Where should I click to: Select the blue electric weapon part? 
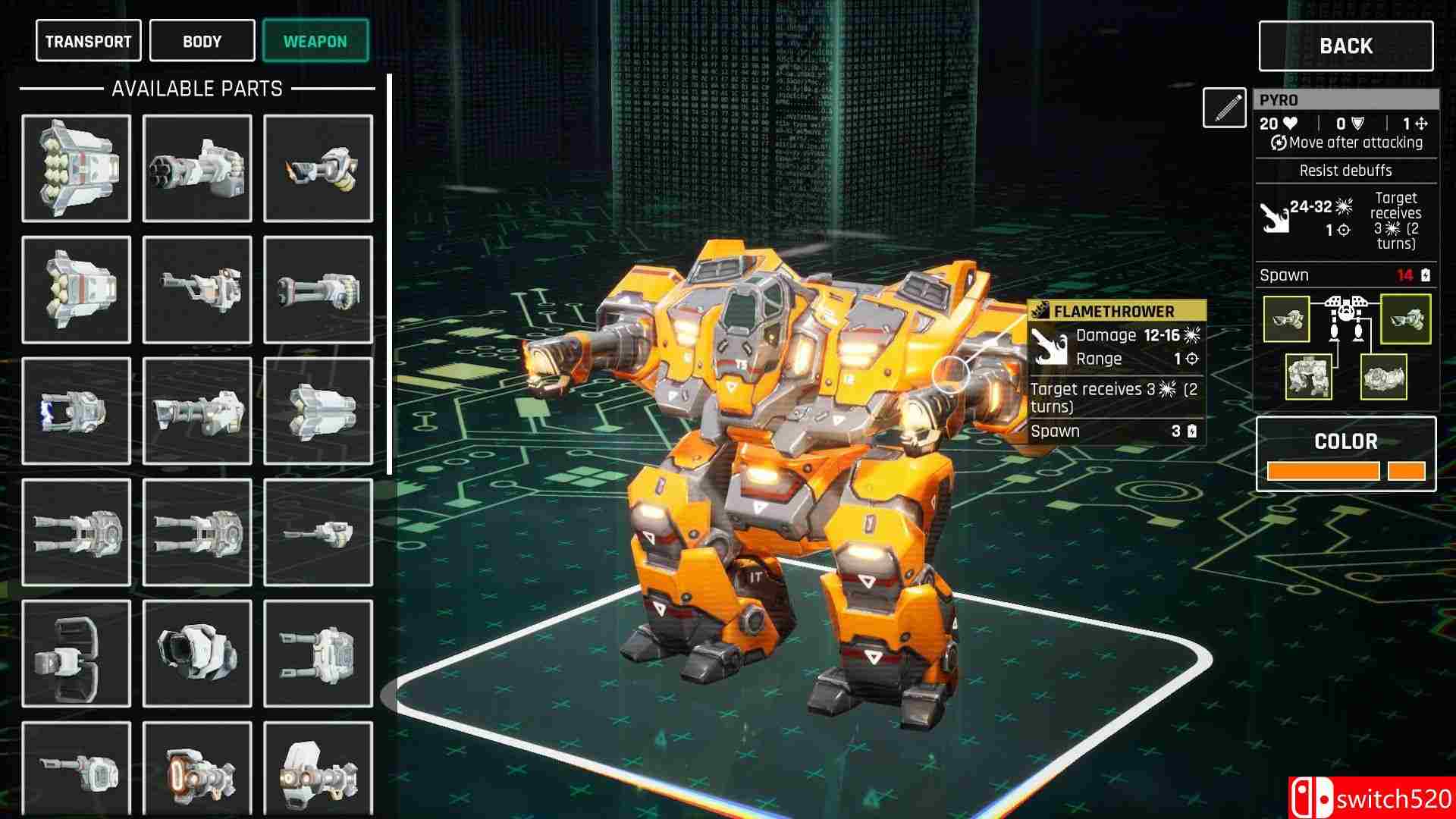[76, 411]
